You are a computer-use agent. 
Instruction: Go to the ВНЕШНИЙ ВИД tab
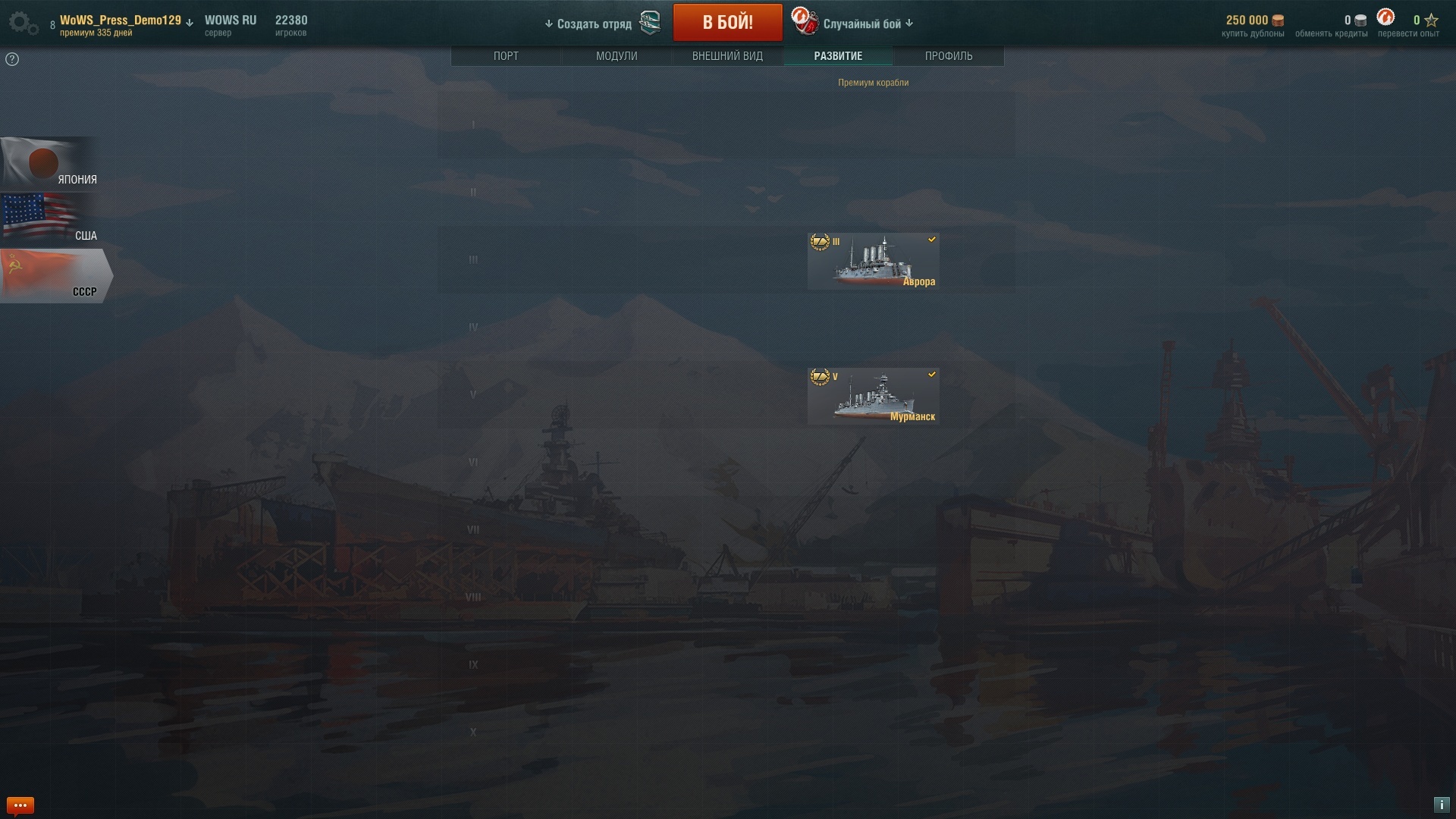(x=727, y=56)
